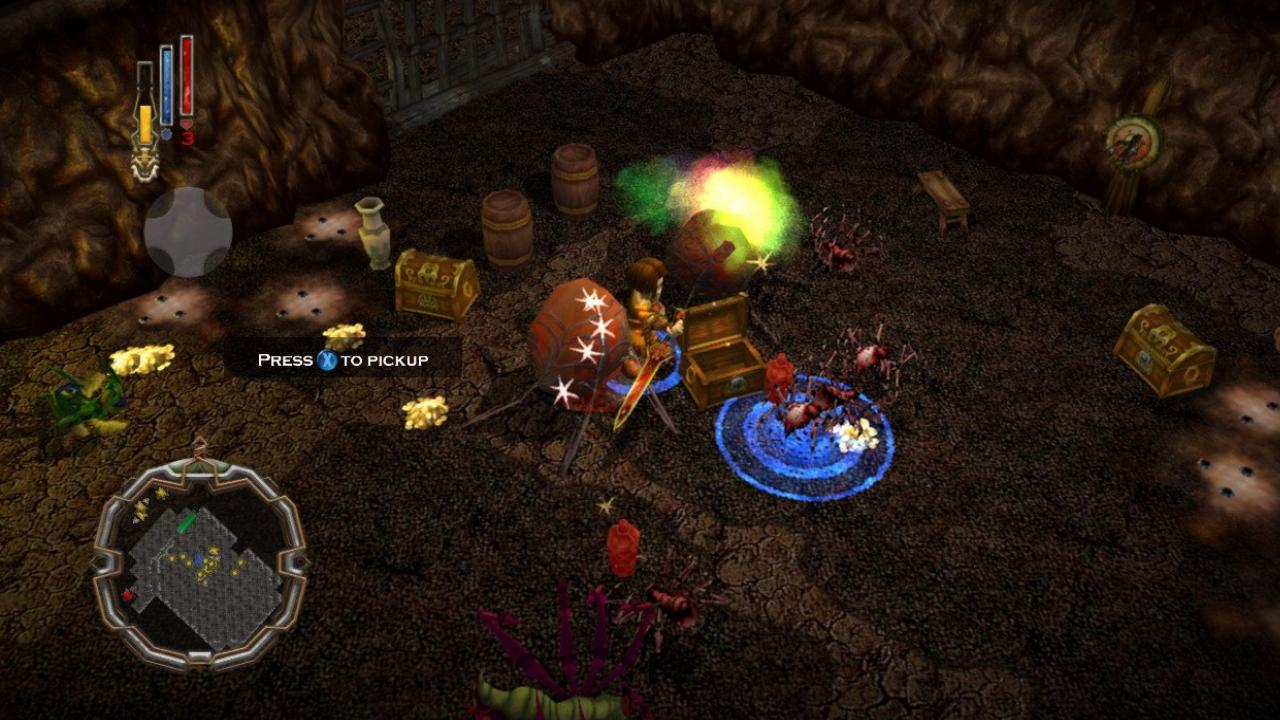Click the target dummy on the right wall
Viewport: 1280px width, 720px height.
1135,140
